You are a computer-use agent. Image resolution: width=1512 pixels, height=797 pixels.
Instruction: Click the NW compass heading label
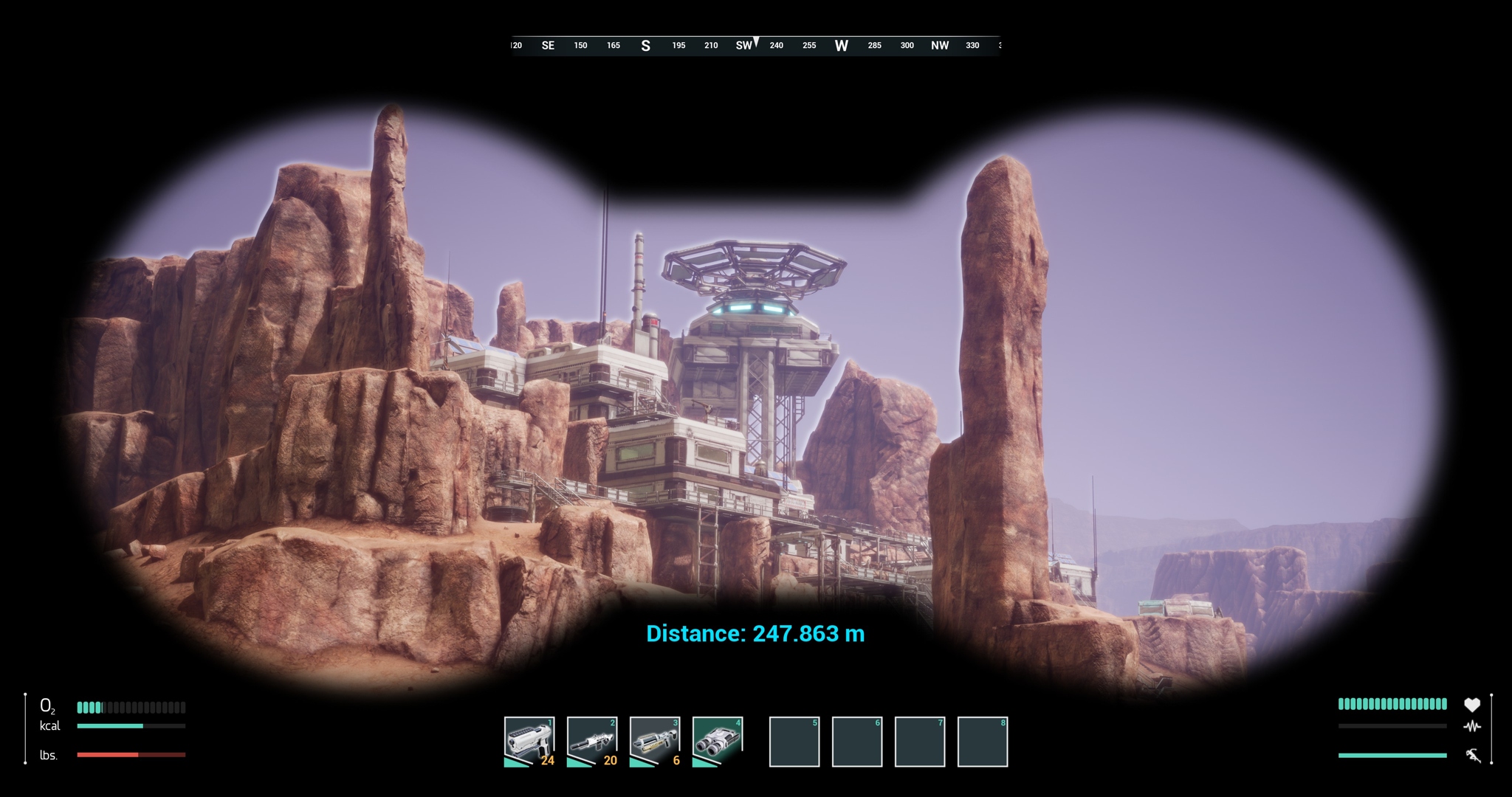(x=940, y=46)
